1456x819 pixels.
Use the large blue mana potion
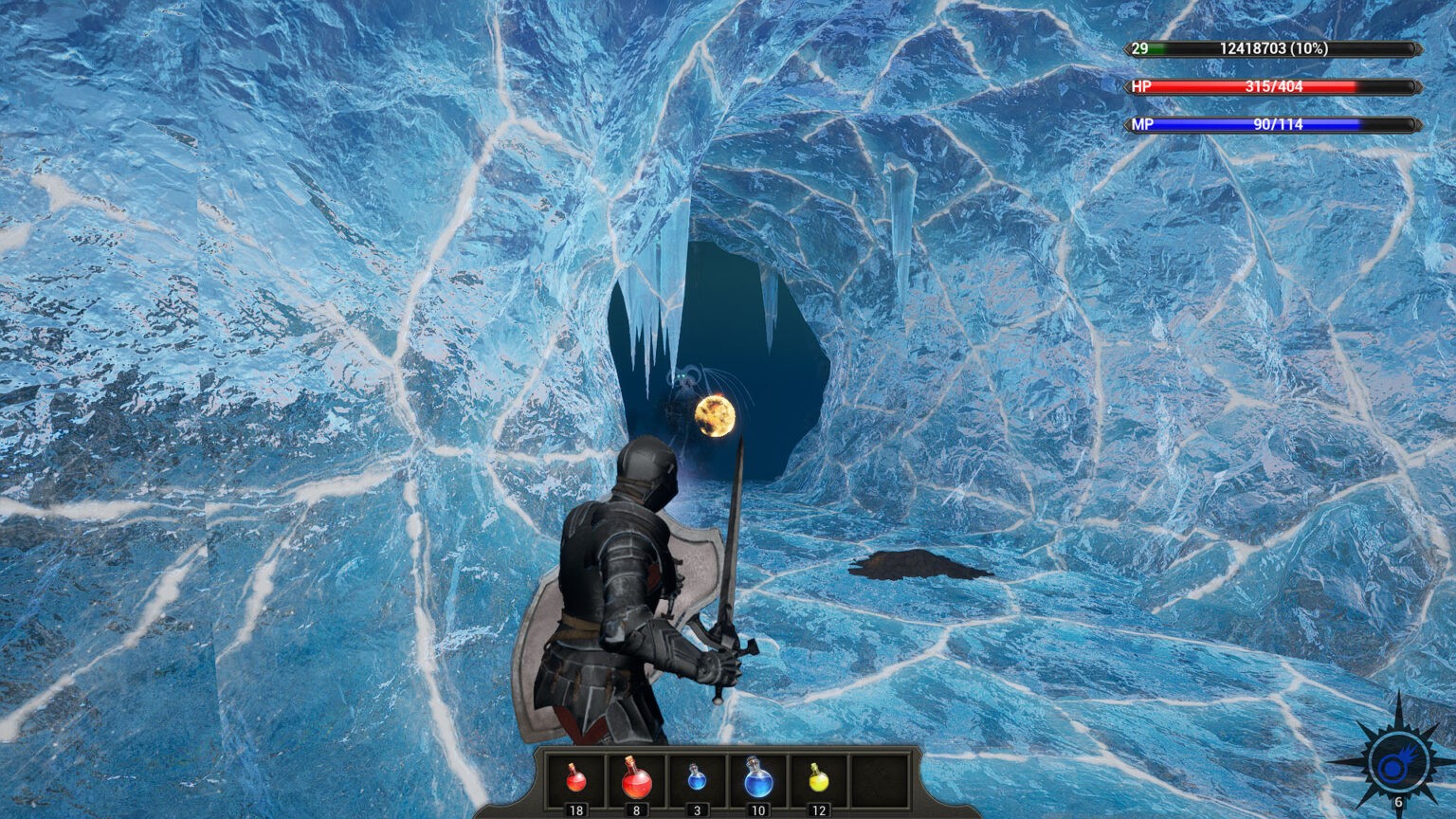coord(758,779)
